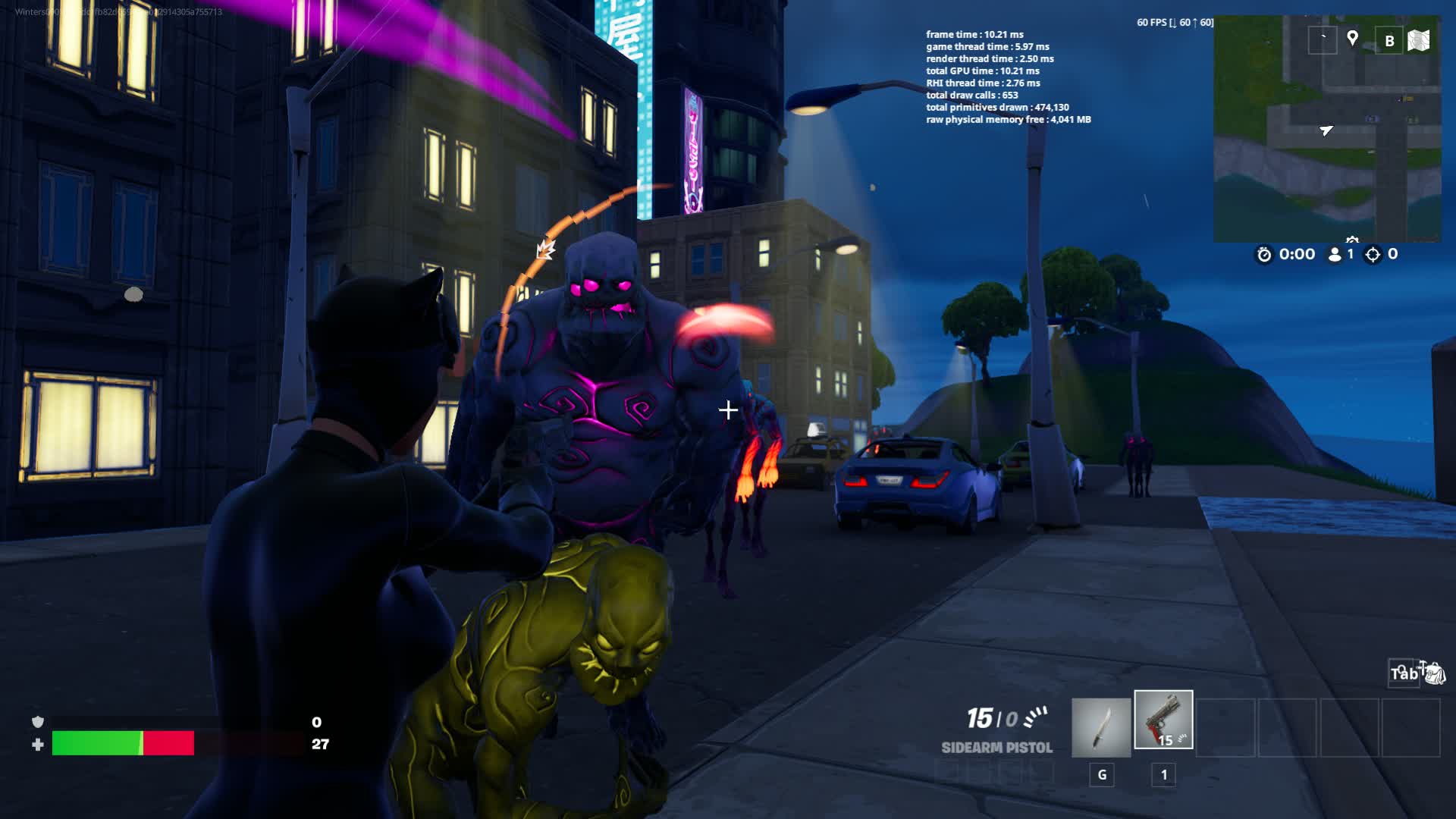The image size is (1456, 819).
Task: Click the stopwatch icon next to the match timer
Action: point(1264,255)
